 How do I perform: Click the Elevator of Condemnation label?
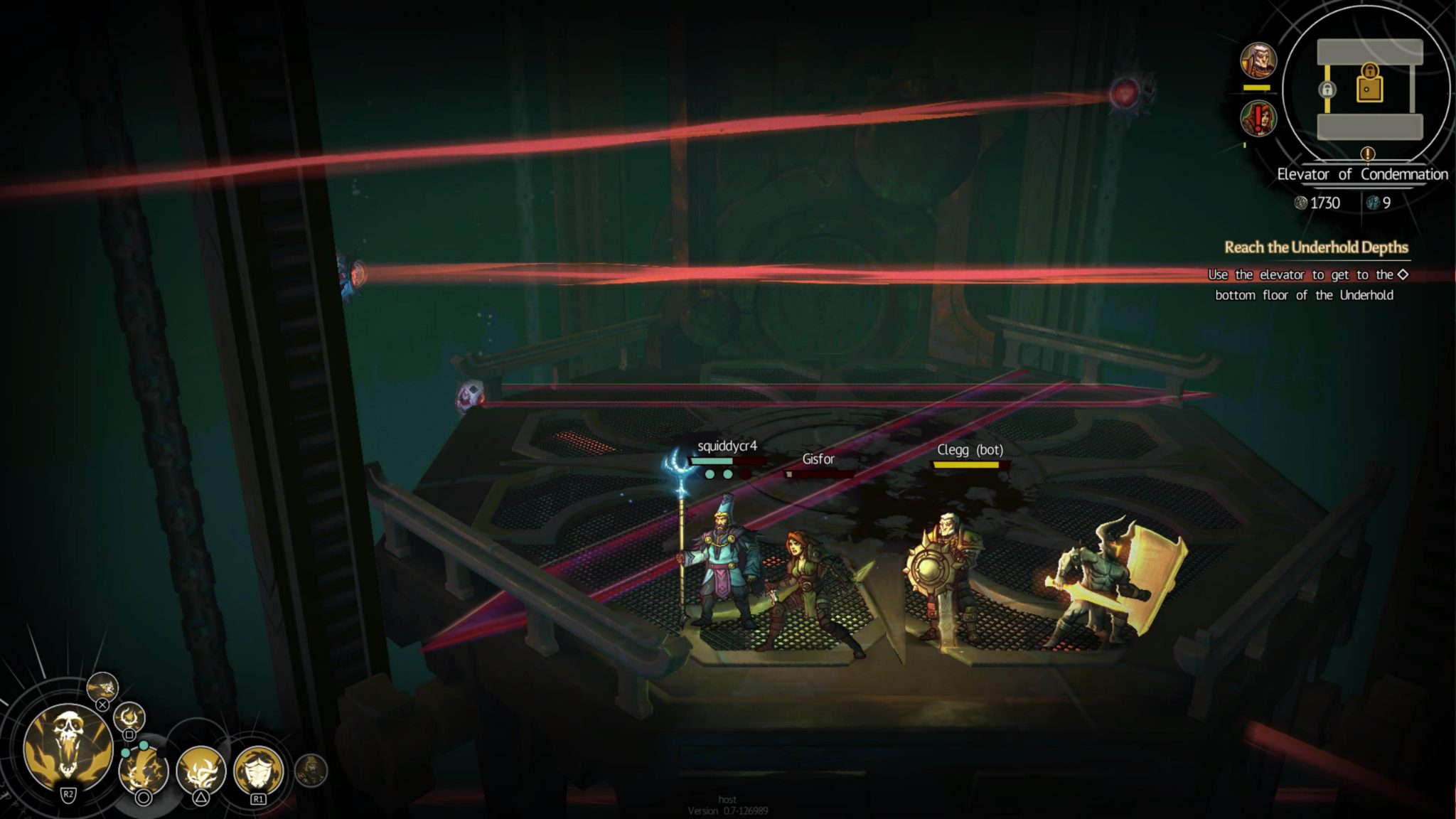(1363, 175)
